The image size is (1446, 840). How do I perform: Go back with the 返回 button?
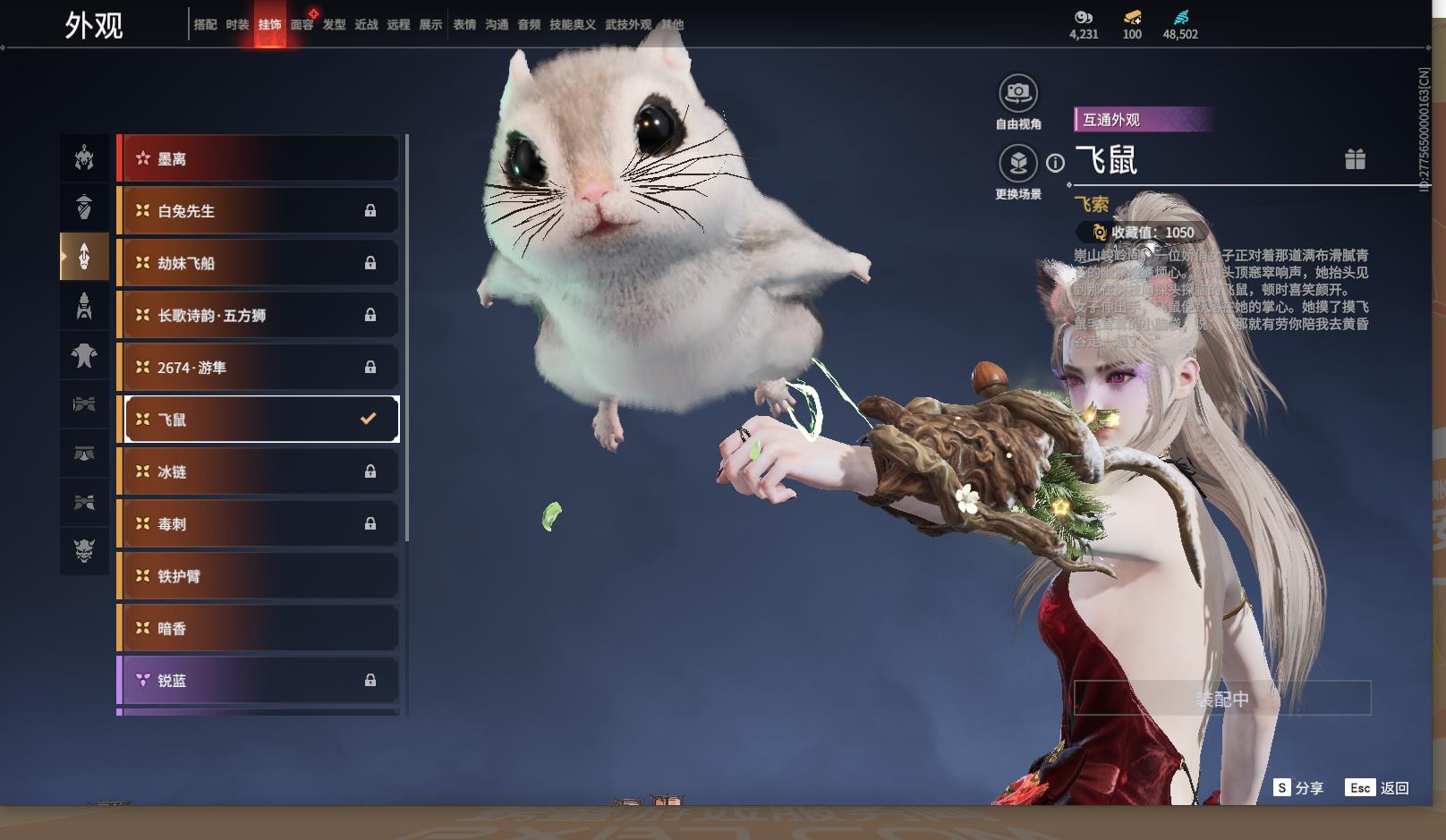coord(1377,788)
